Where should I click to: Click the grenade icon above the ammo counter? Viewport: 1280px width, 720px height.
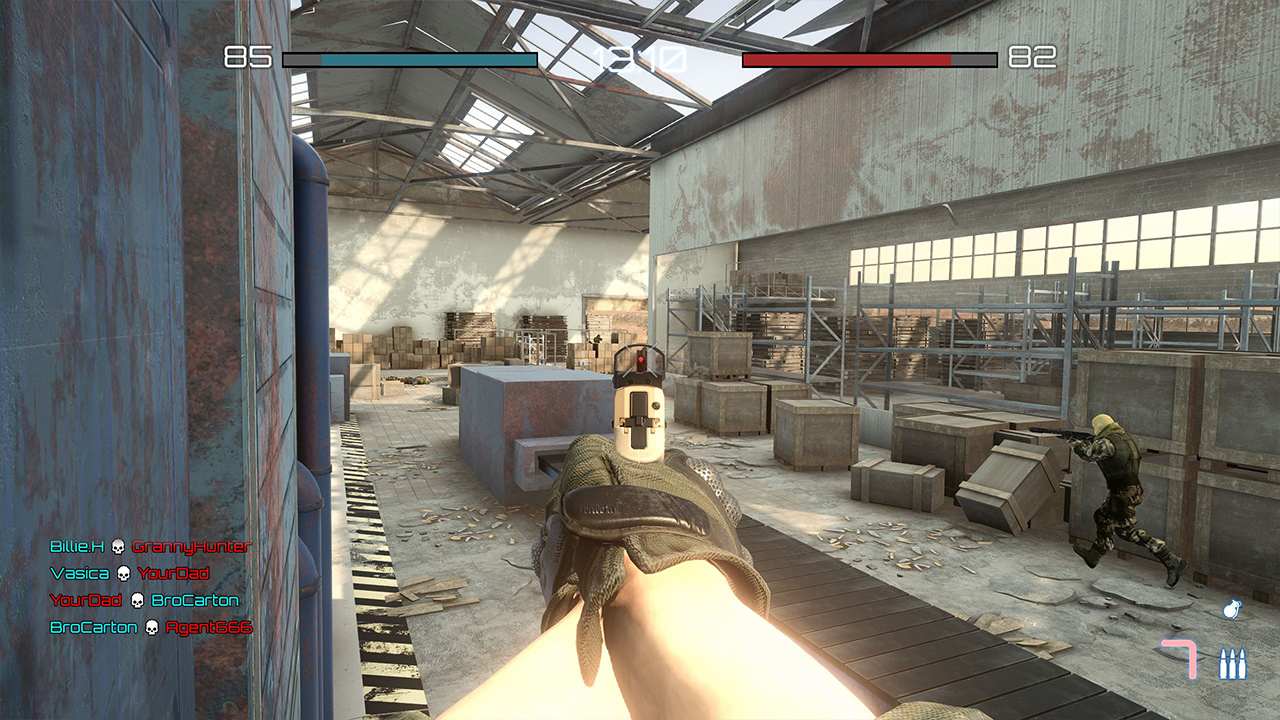click(1232, 607)
